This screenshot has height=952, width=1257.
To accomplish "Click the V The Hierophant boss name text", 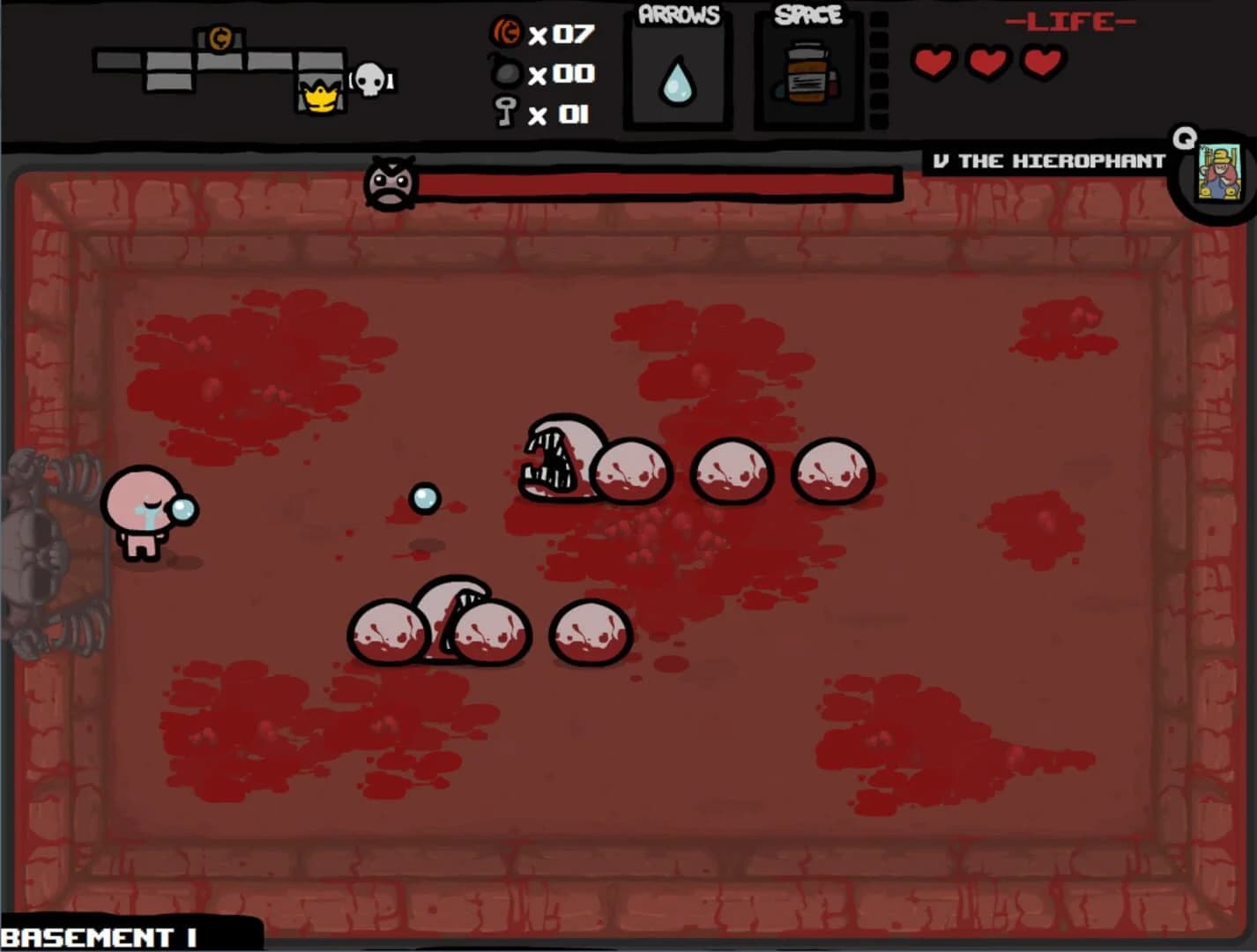I will click(1049, 161).
